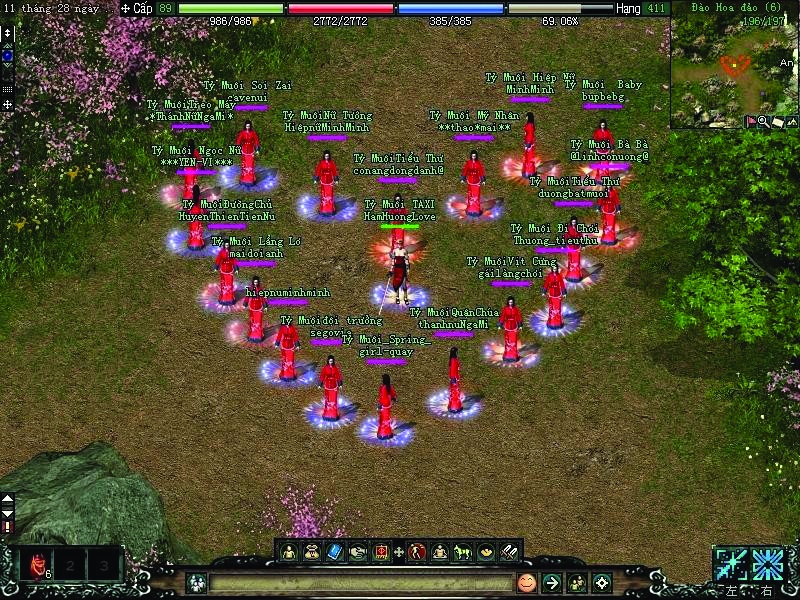Click the minimap magnifying glass button

763,122
